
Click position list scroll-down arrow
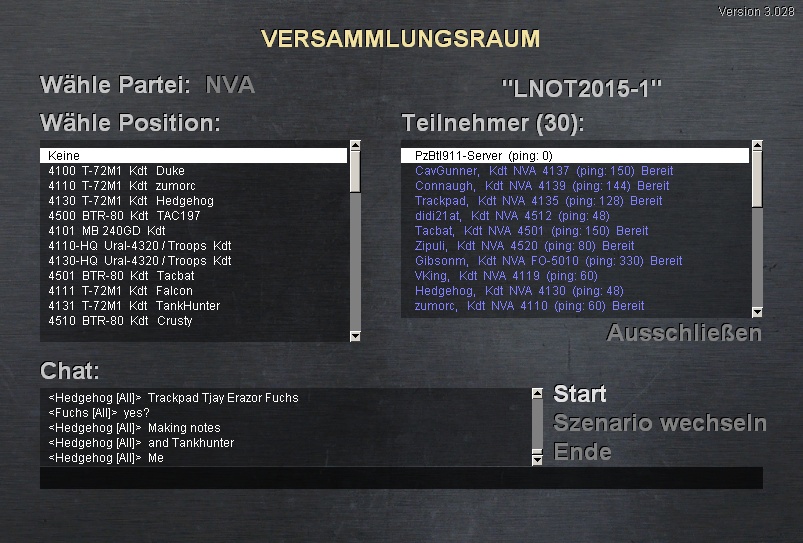355,336
